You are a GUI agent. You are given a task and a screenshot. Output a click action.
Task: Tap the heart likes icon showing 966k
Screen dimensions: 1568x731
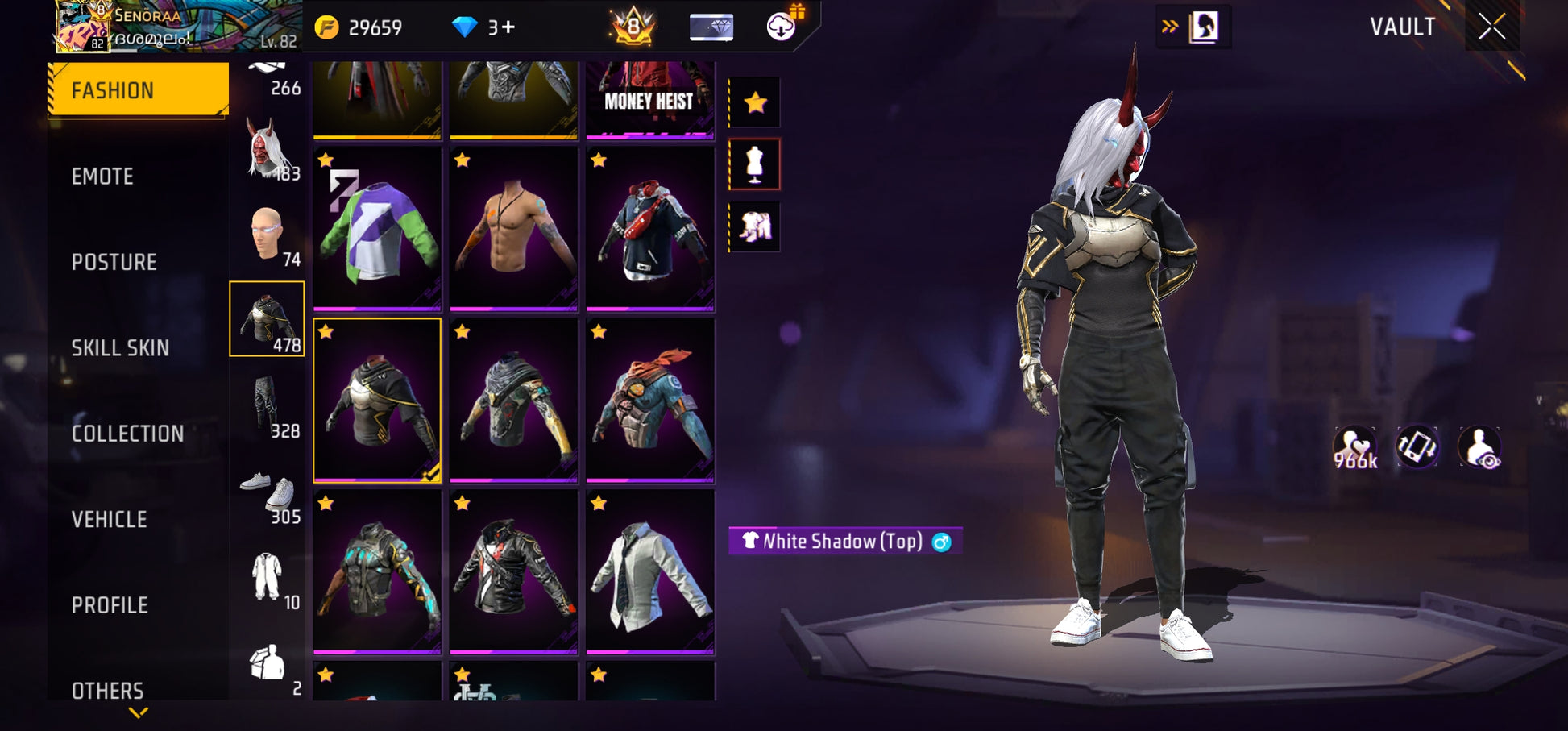pos(1355,447)
